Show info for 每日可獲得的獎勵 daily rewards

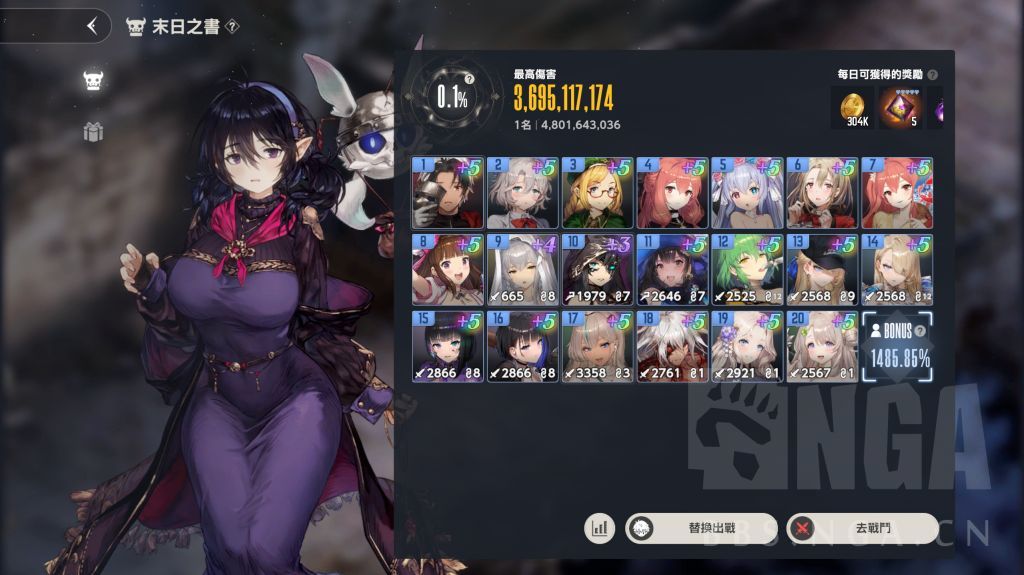click(x=932, y=75)
